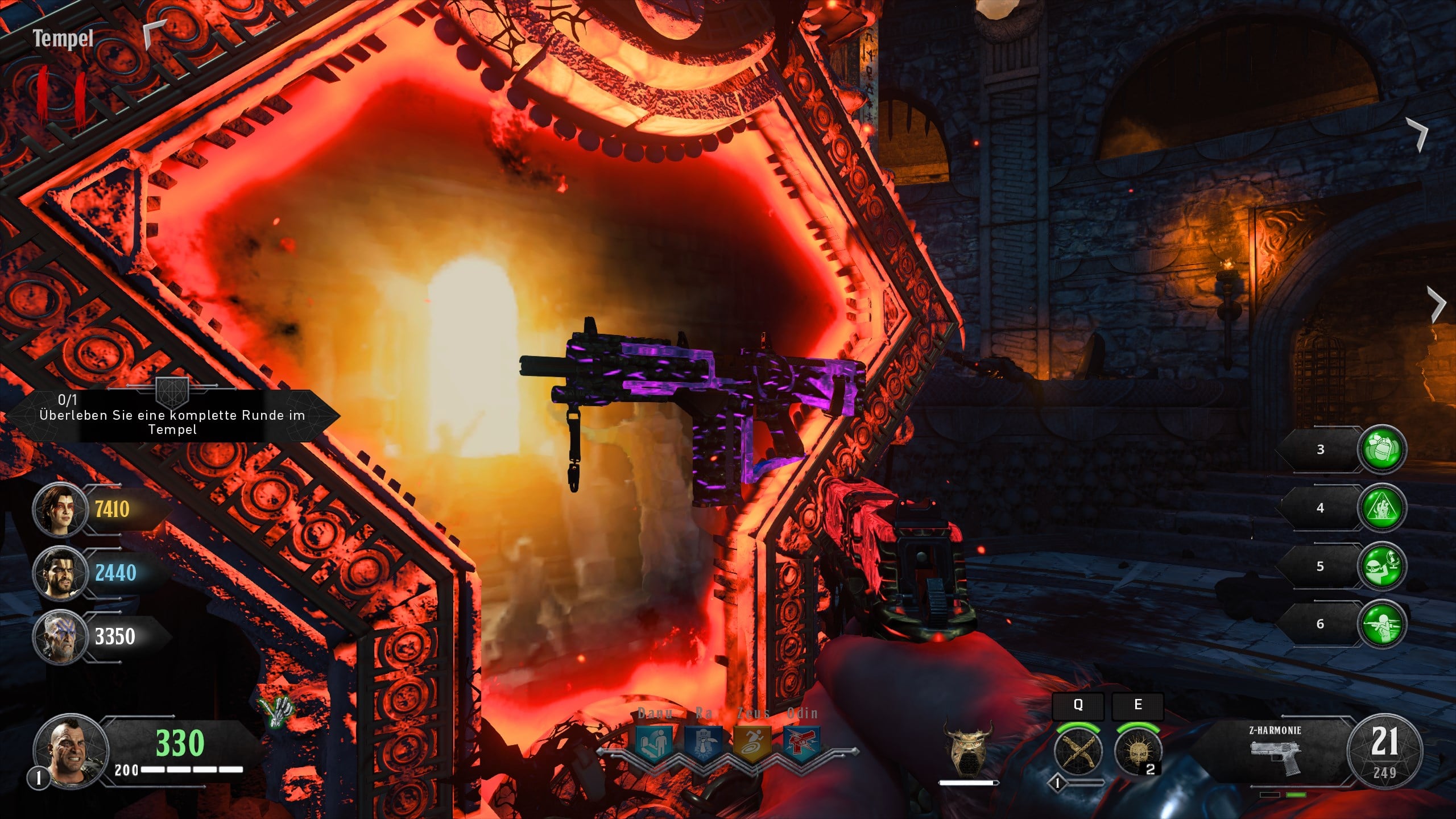
Task: Activate the grenade elixir in slot 3
Action: (1381, 449)
